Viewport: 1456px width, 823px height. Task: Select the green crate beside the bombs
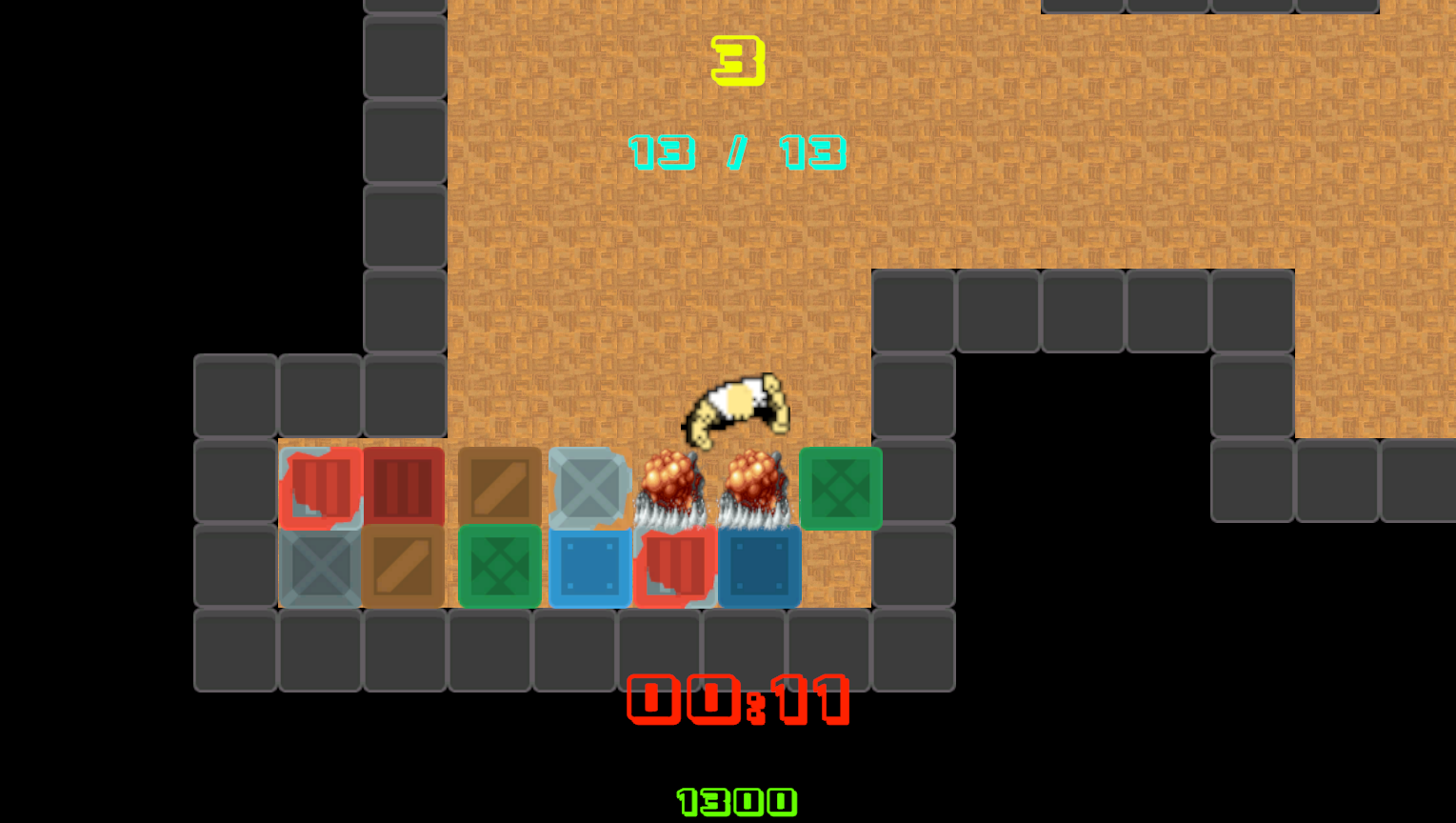point(842,488)
